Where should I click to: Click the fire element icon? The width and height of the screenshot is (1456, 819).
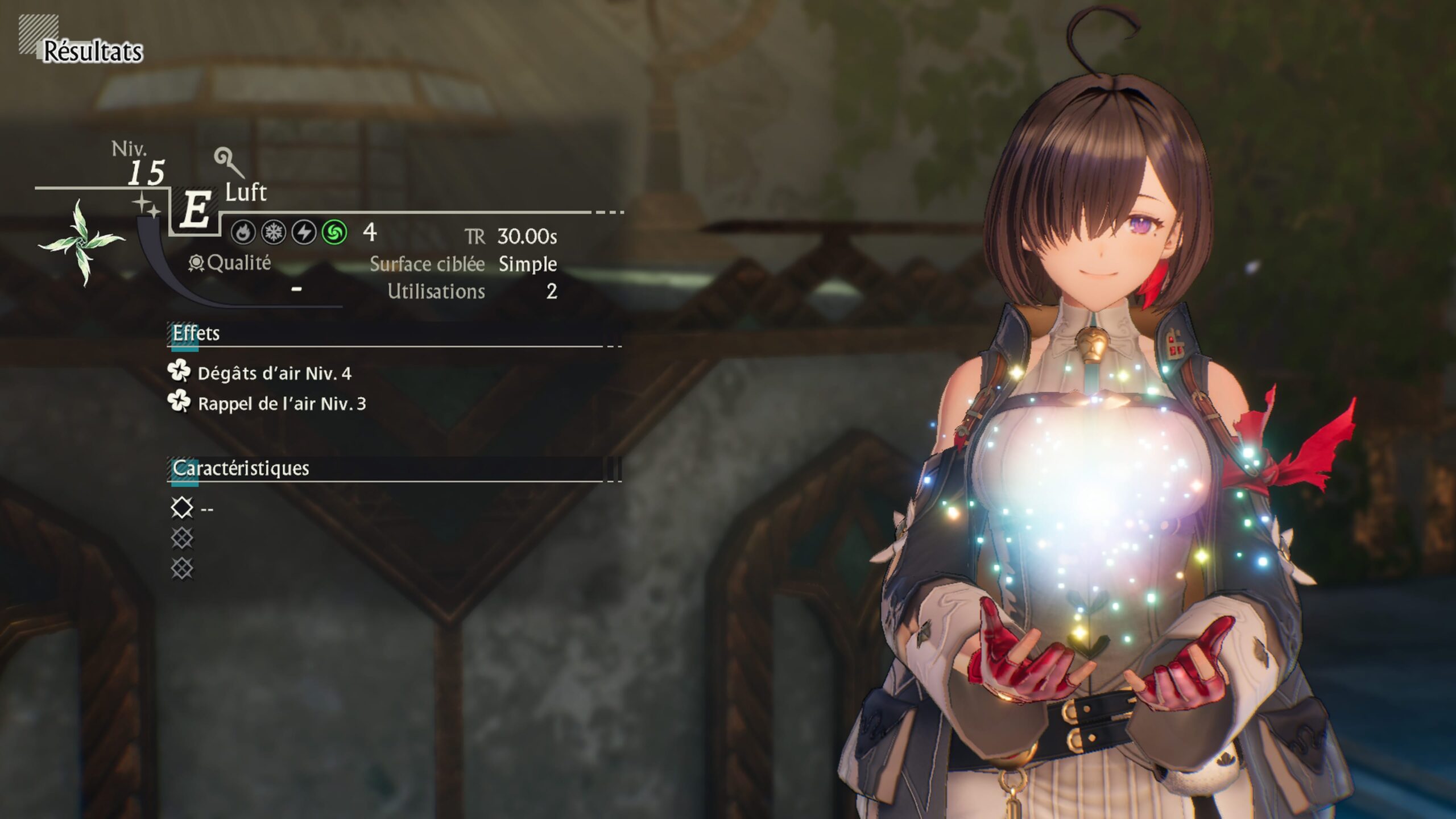click(x=243, y=233)
